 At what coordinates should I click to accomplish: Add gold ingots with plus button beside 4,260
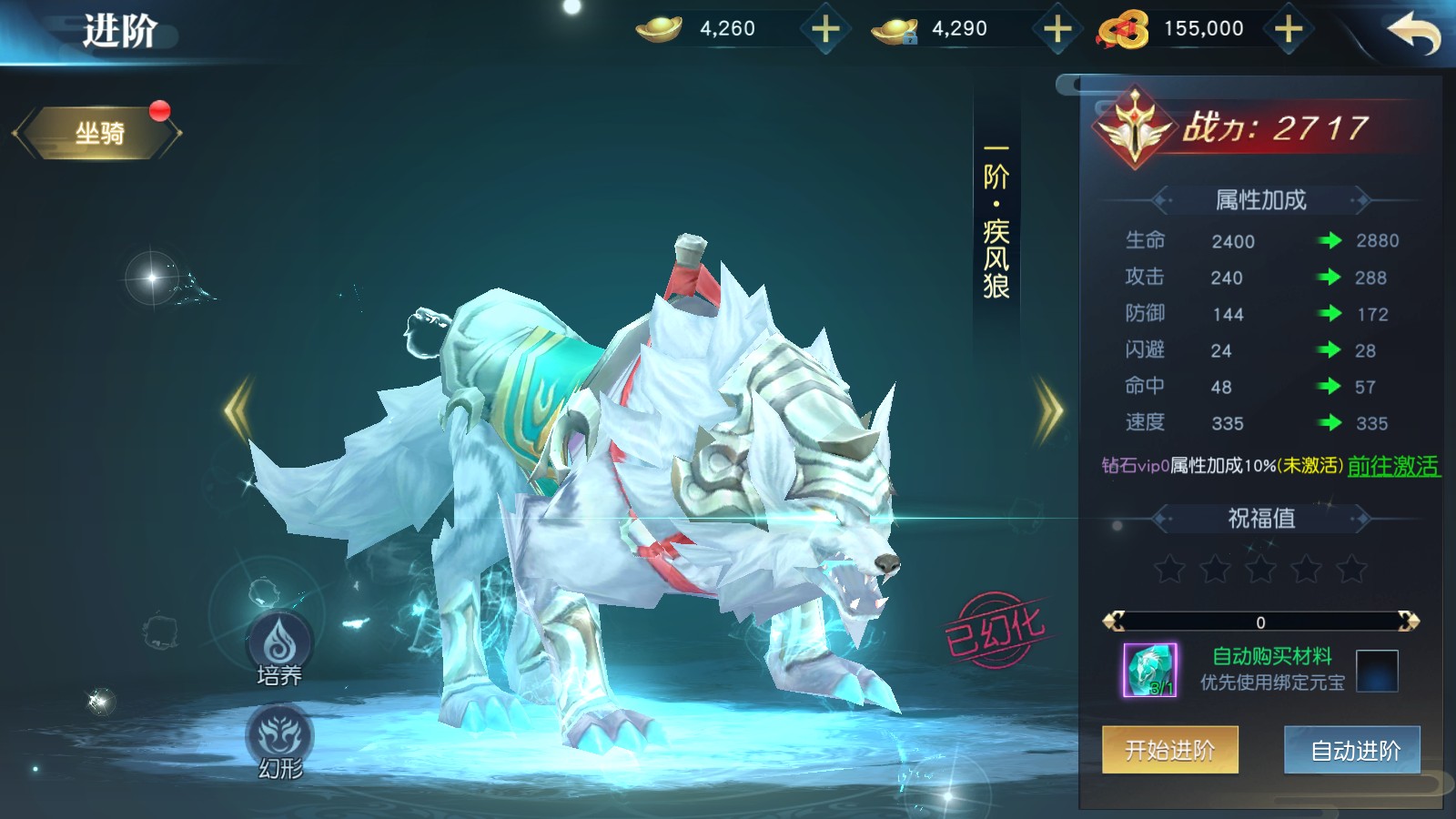[x=825, y=29]
